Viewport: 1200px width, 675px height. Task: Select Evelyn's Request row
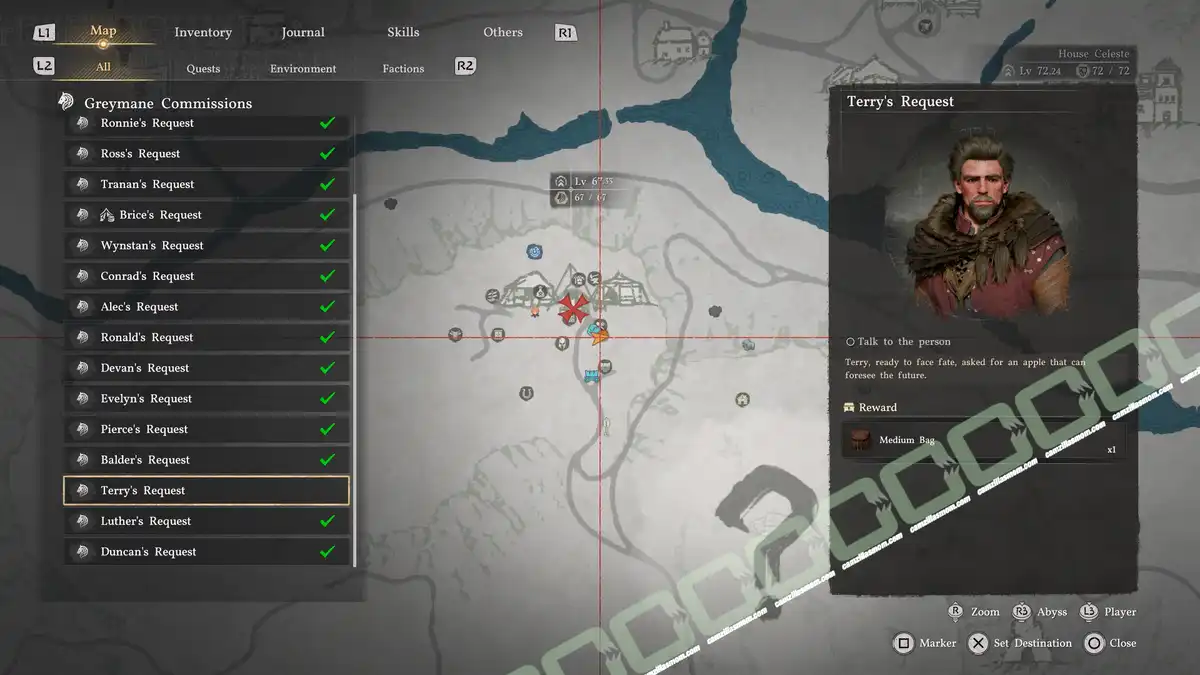(x=206, y=399)
